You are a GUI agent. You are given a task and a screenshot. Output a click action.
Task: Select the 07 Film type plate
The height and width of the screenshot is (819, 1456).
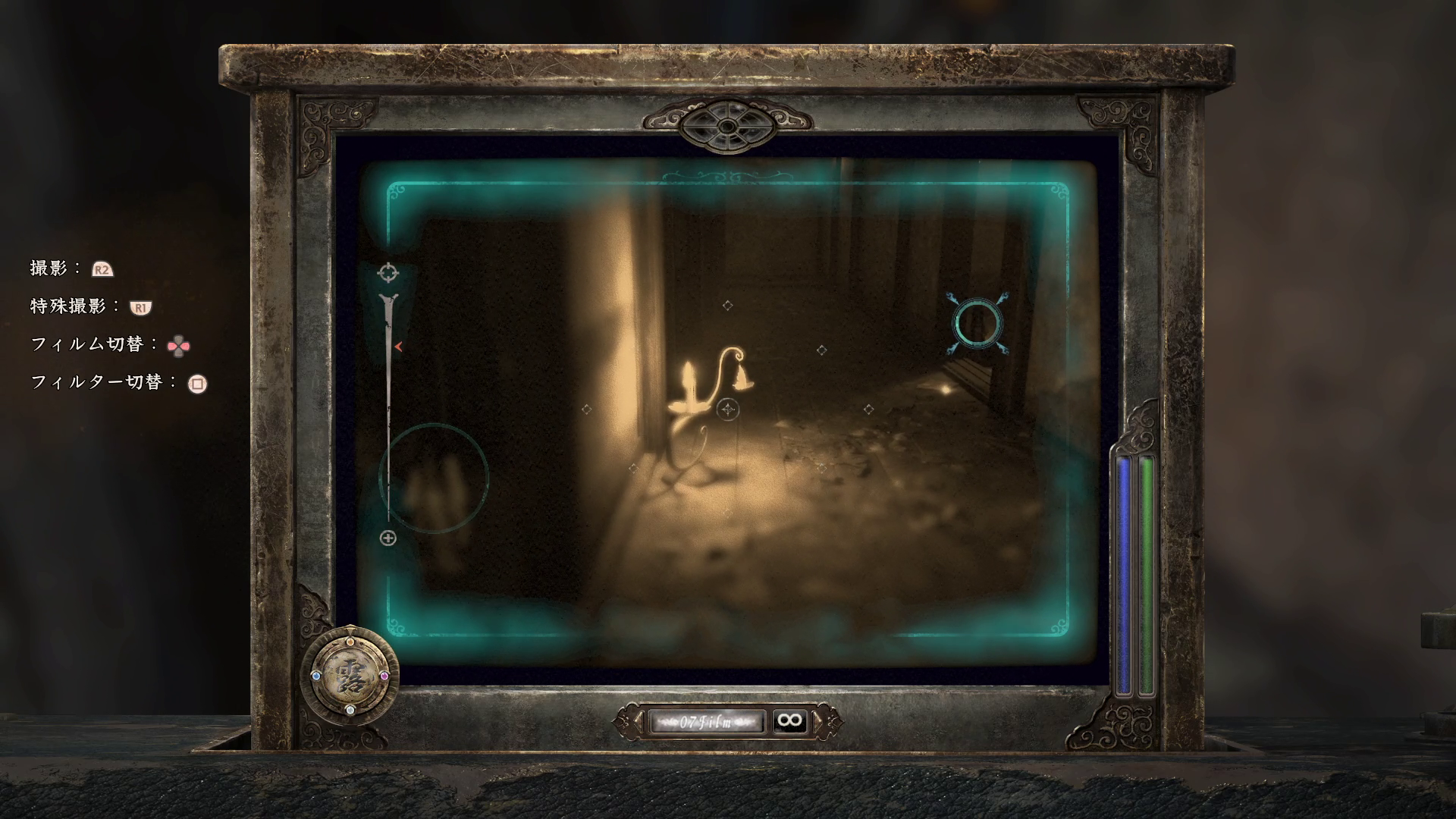706,721
